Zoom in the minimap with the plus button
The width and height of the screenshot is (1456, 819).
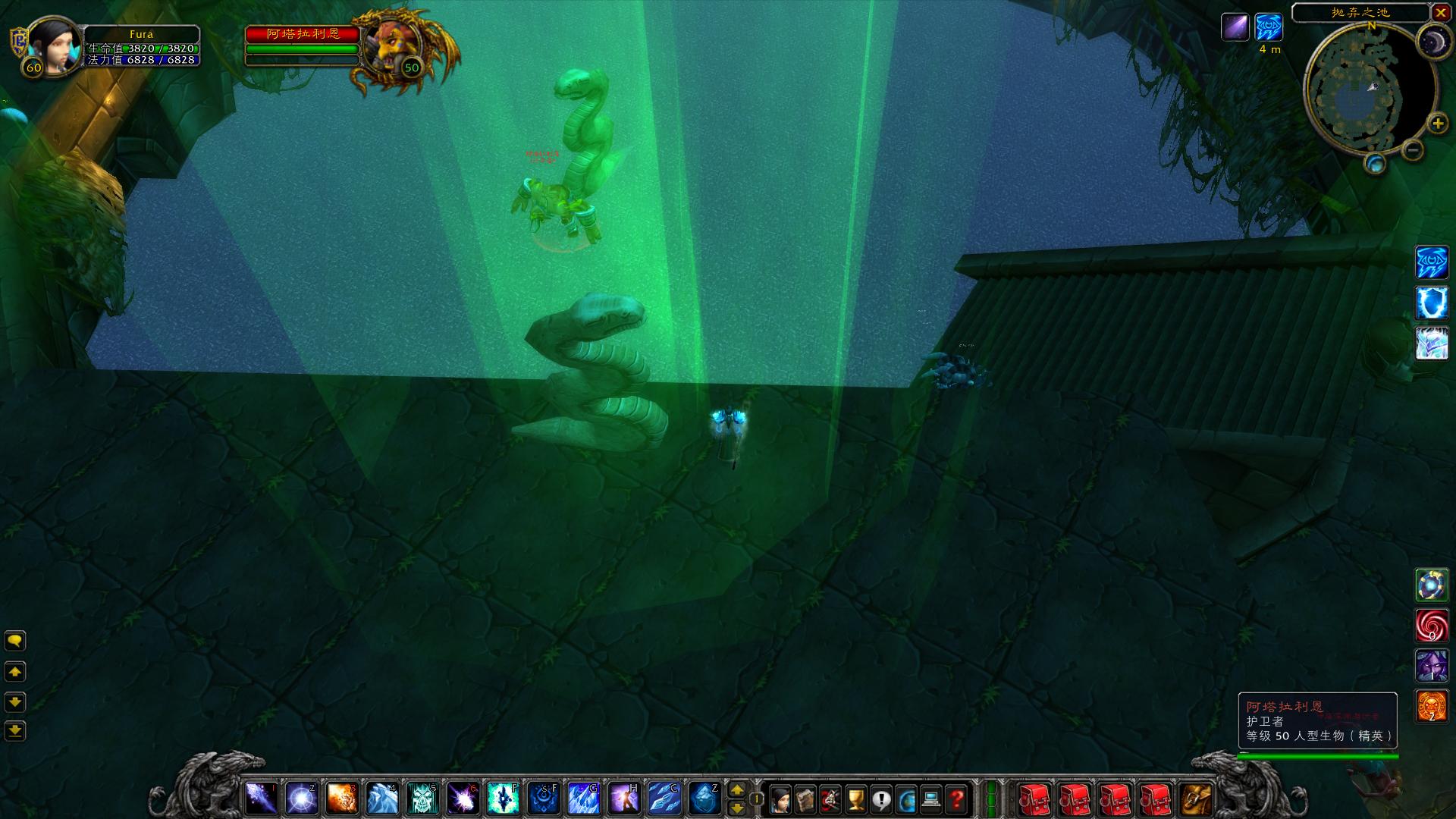point(1437,123)
